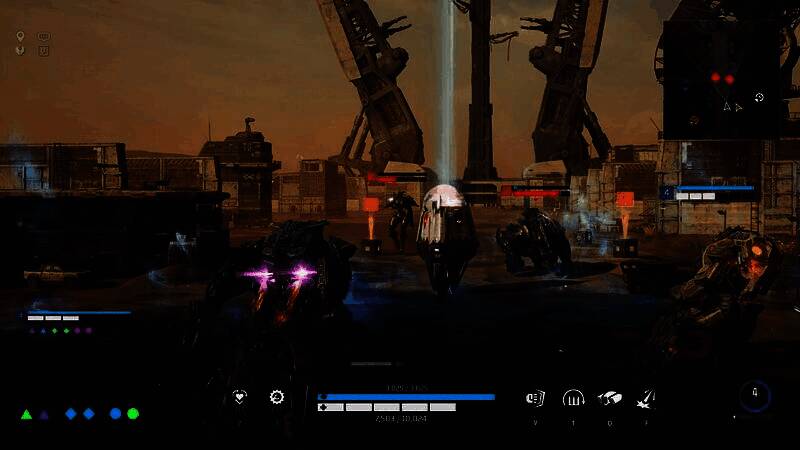Click the blue circle indicator

pyautogui.click(x=115, y=413)
